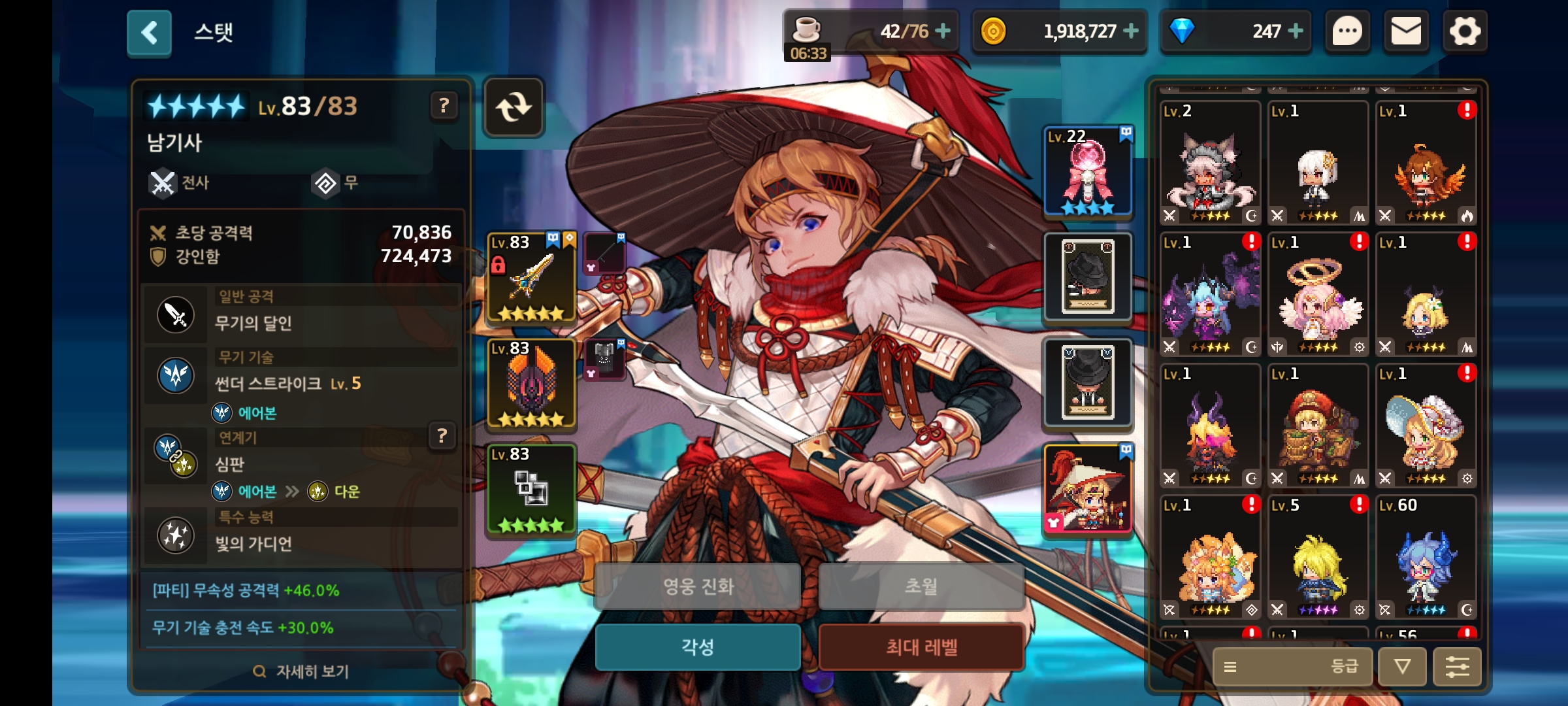Screen dimensions: 1568x706
Task: Select the 초월 transcend button
Action: coord(921,586)
